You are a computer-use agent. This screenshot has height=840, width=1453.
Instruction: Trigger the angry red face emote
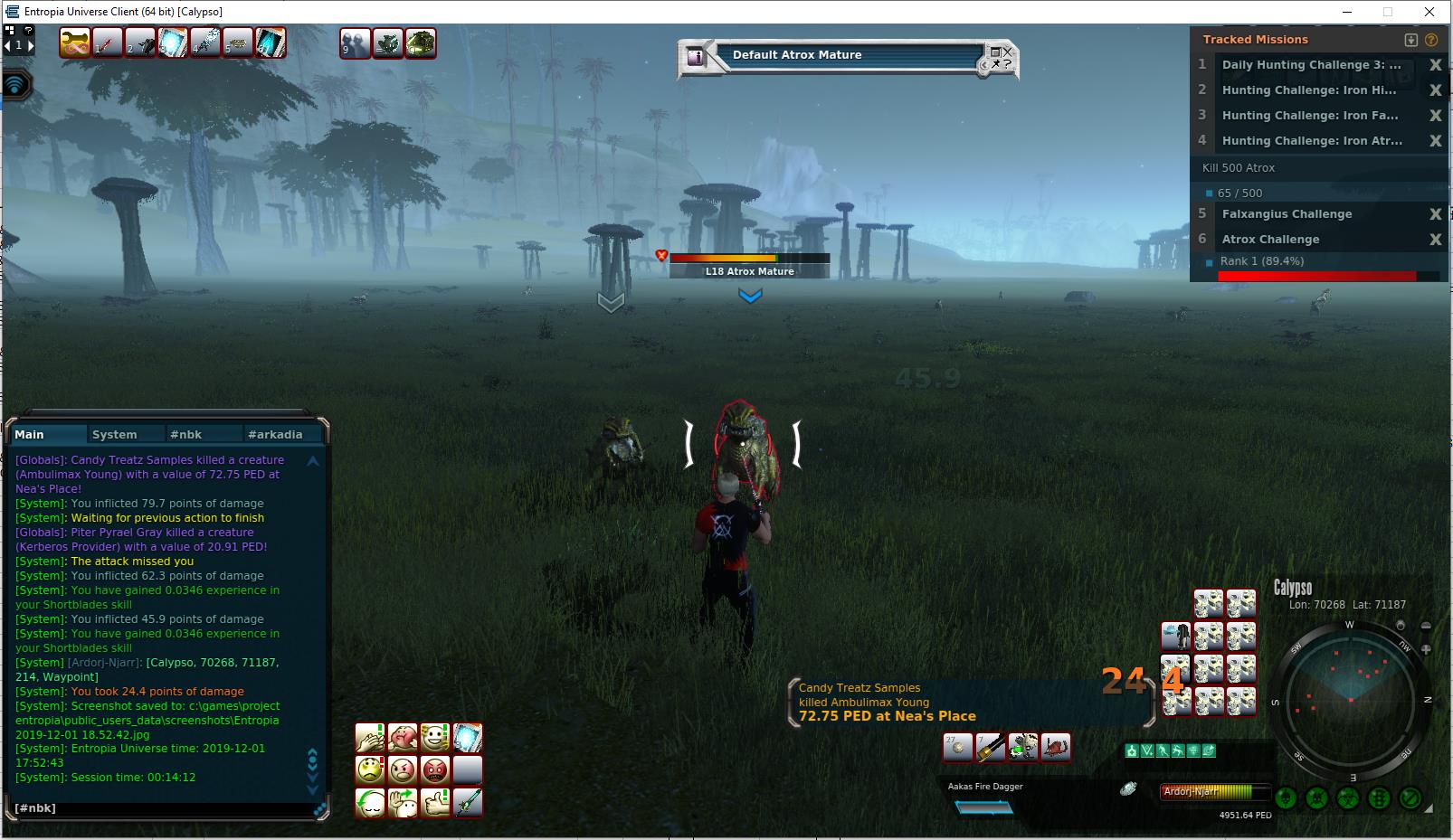tap(435, 770)
